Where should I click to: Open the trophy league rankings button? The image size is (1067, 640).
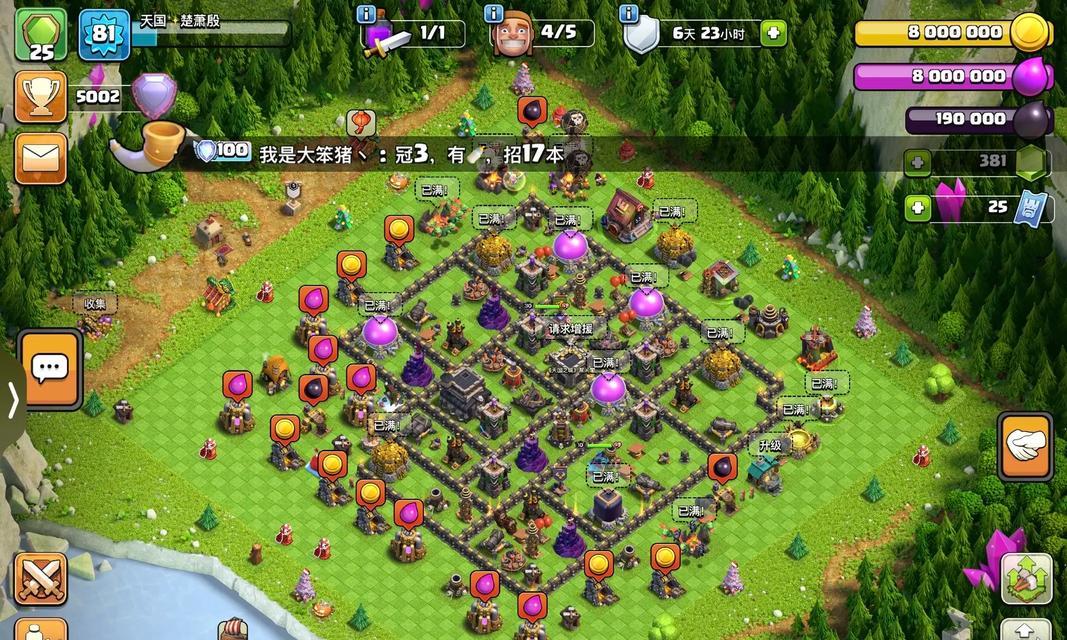(41, 97)
